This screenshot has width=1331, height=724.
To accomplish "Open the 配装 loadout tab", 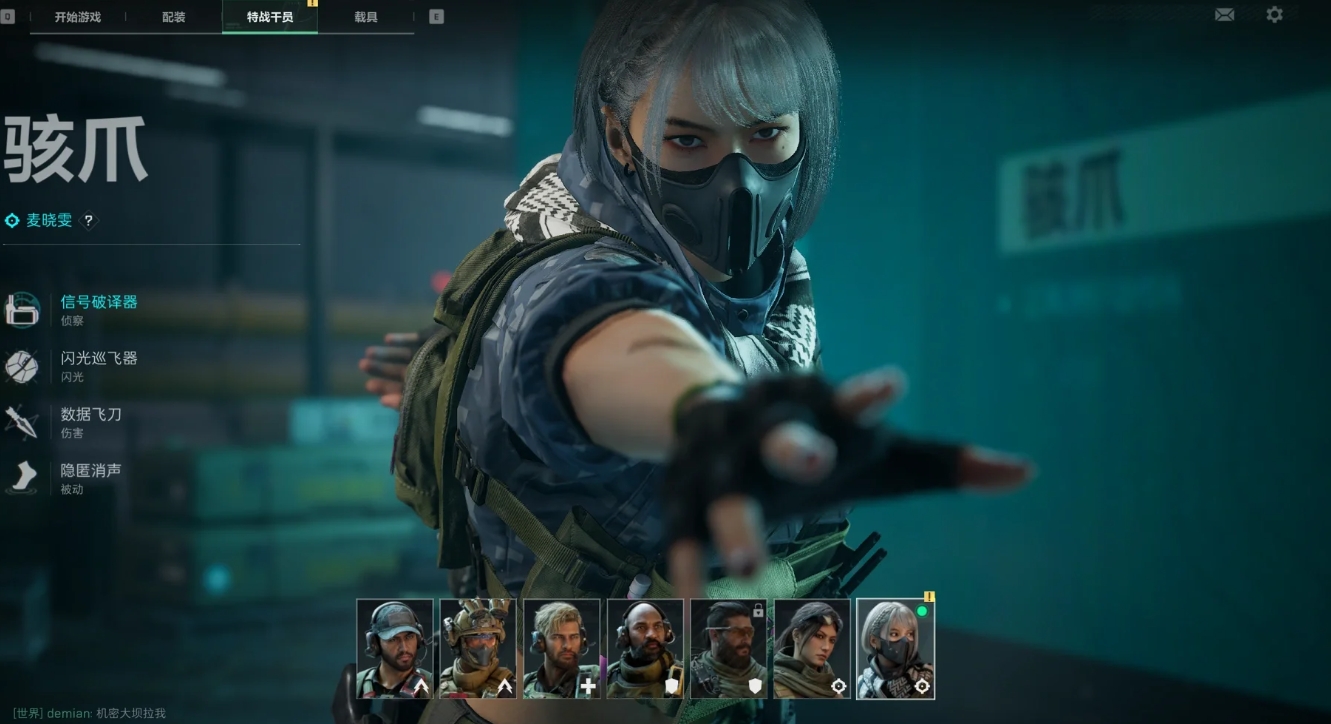I will pyautogui.click(x=174, y=17).
